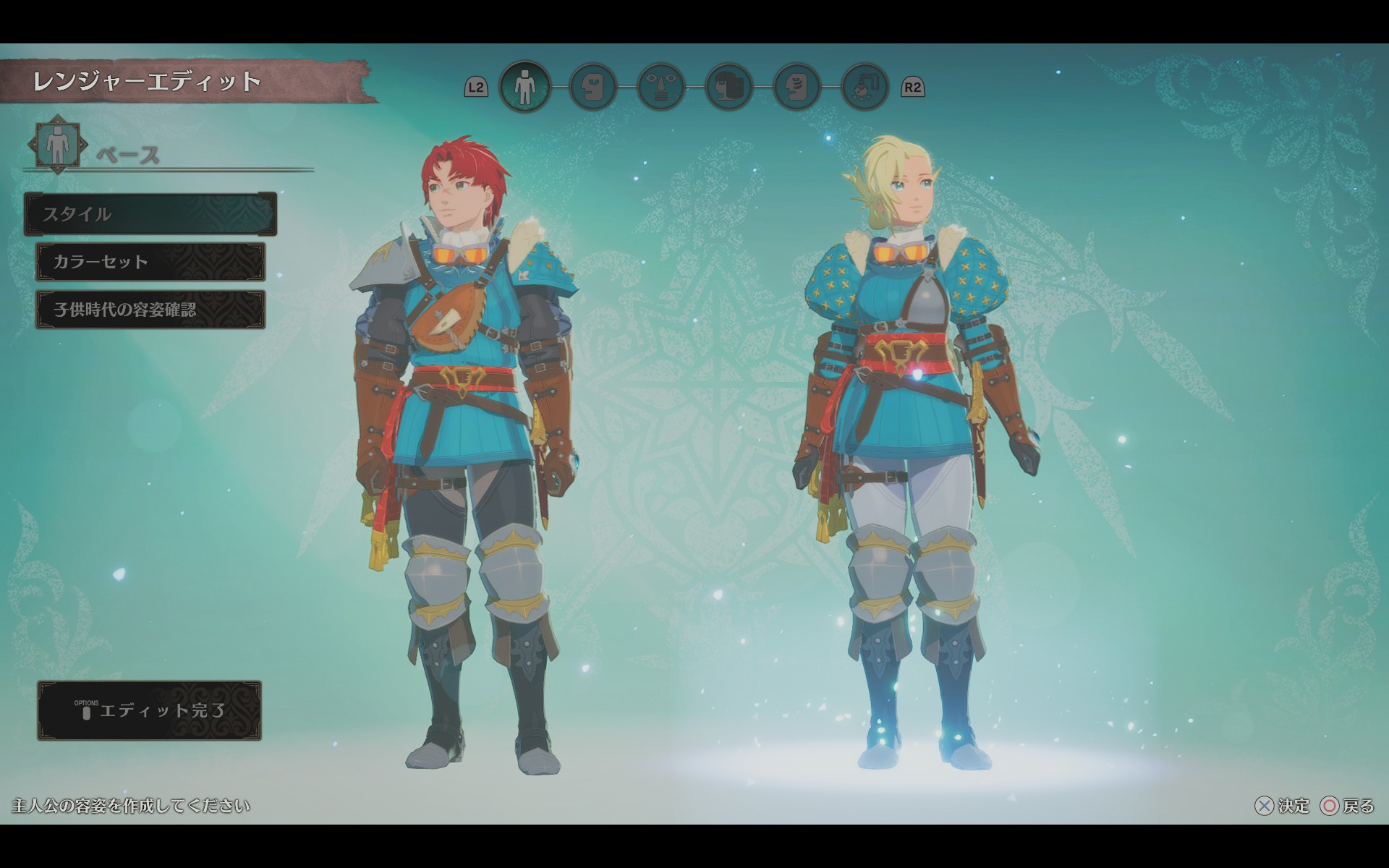Choose 子供時代の容姿確認 entry
1389x868 pixels.
pos(150,310)
